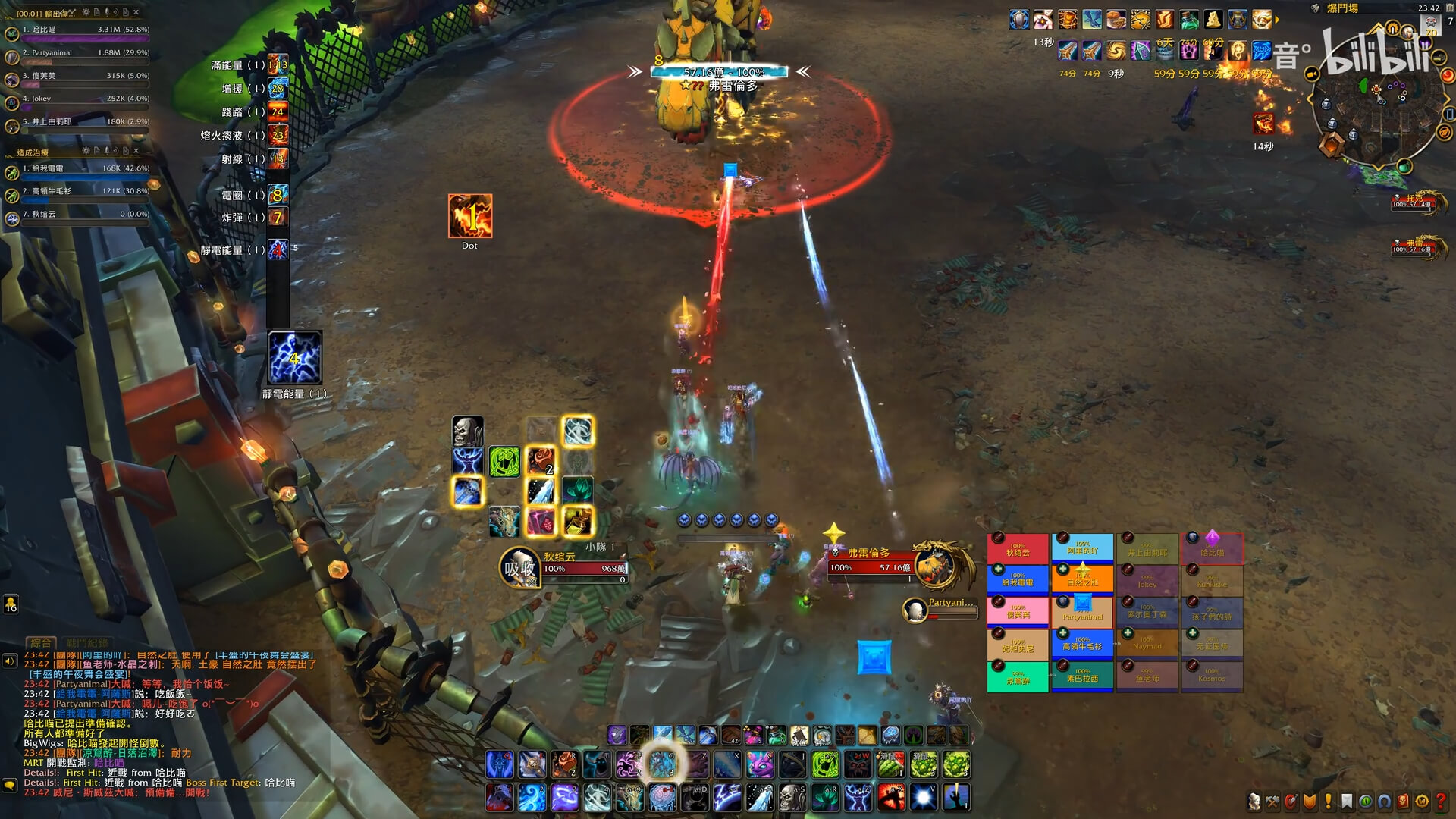
Task: Click the 電圈 boss timer icon
Action: (278, 196)
